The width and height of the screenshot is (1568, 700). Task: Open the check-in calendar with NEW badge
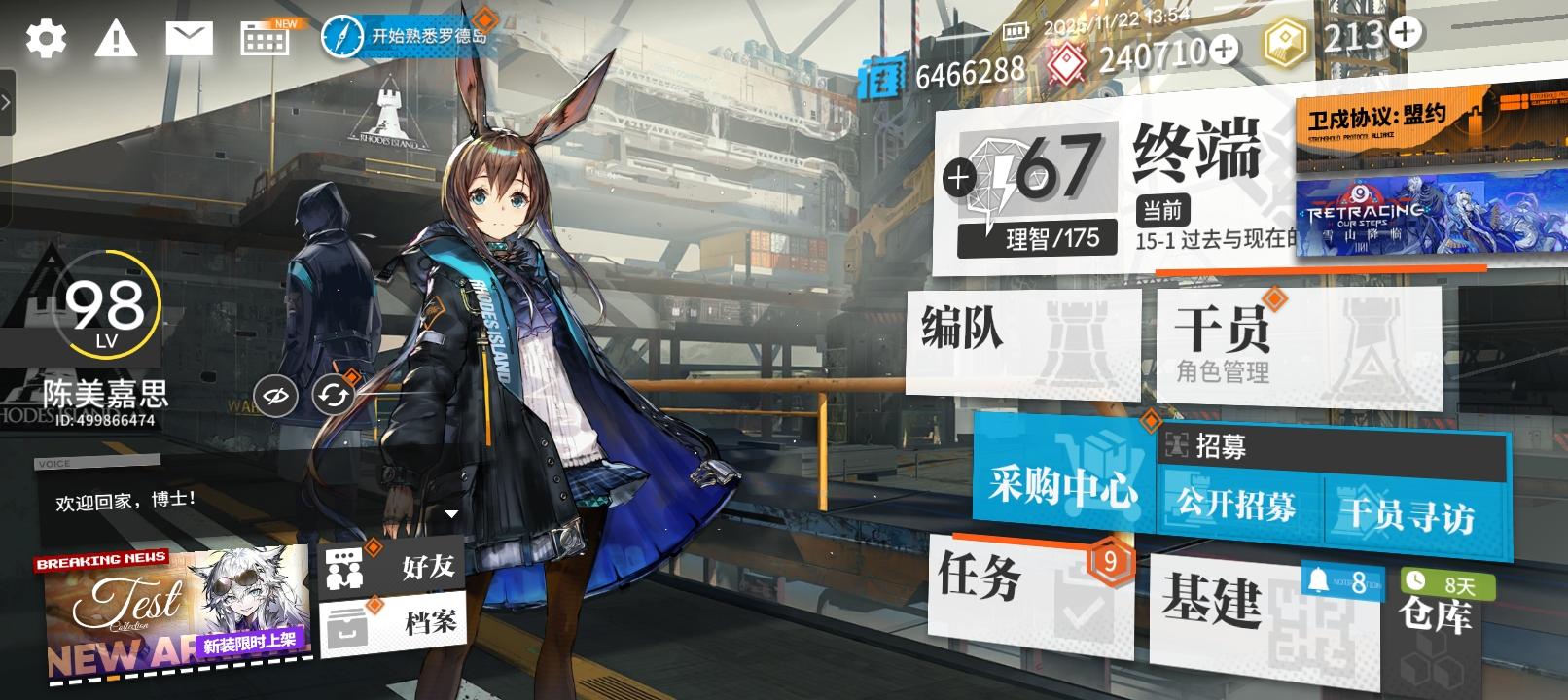coord(264,39)
